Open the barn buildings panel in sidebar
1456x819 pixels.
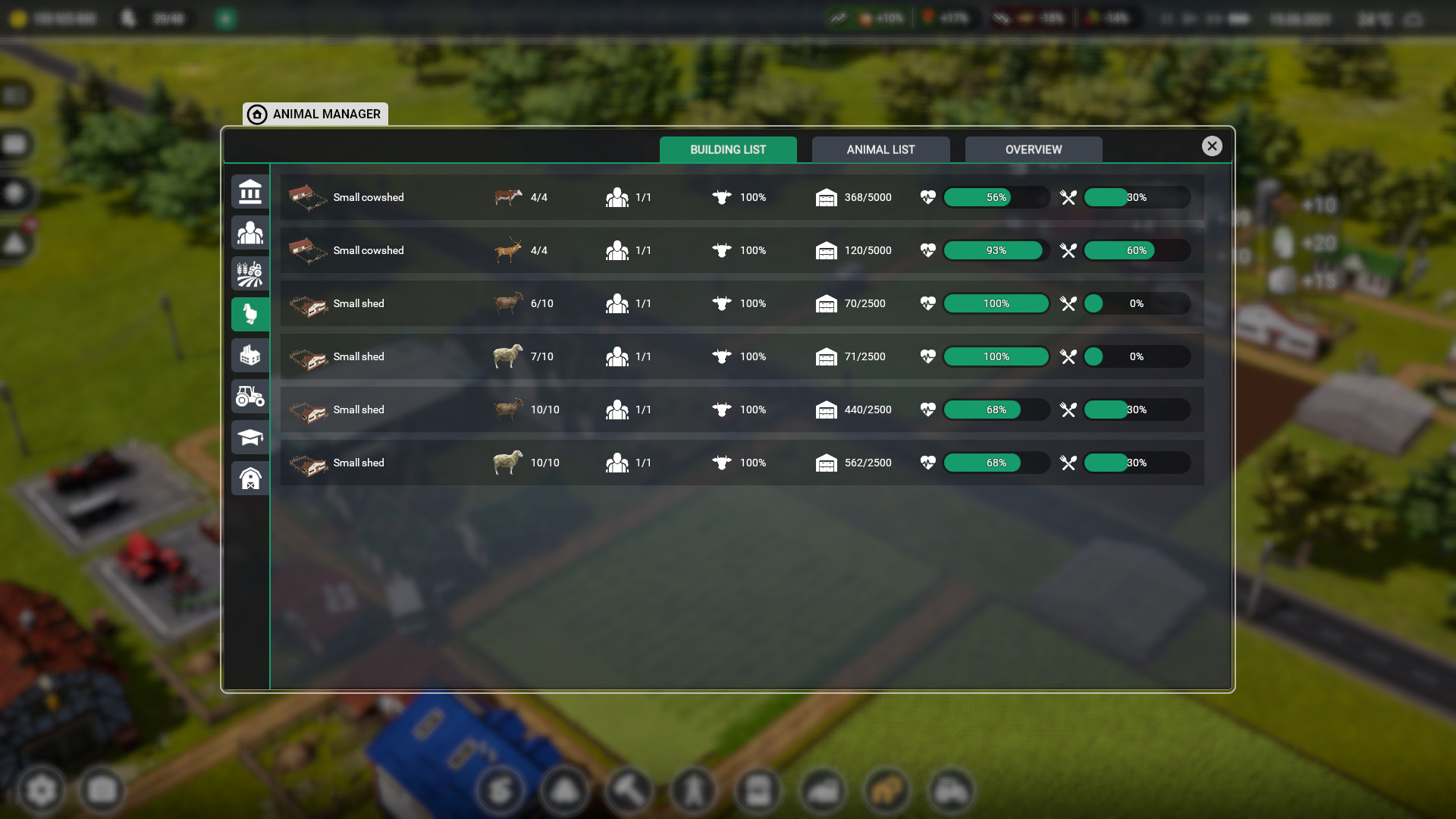[x=250, y=478]
